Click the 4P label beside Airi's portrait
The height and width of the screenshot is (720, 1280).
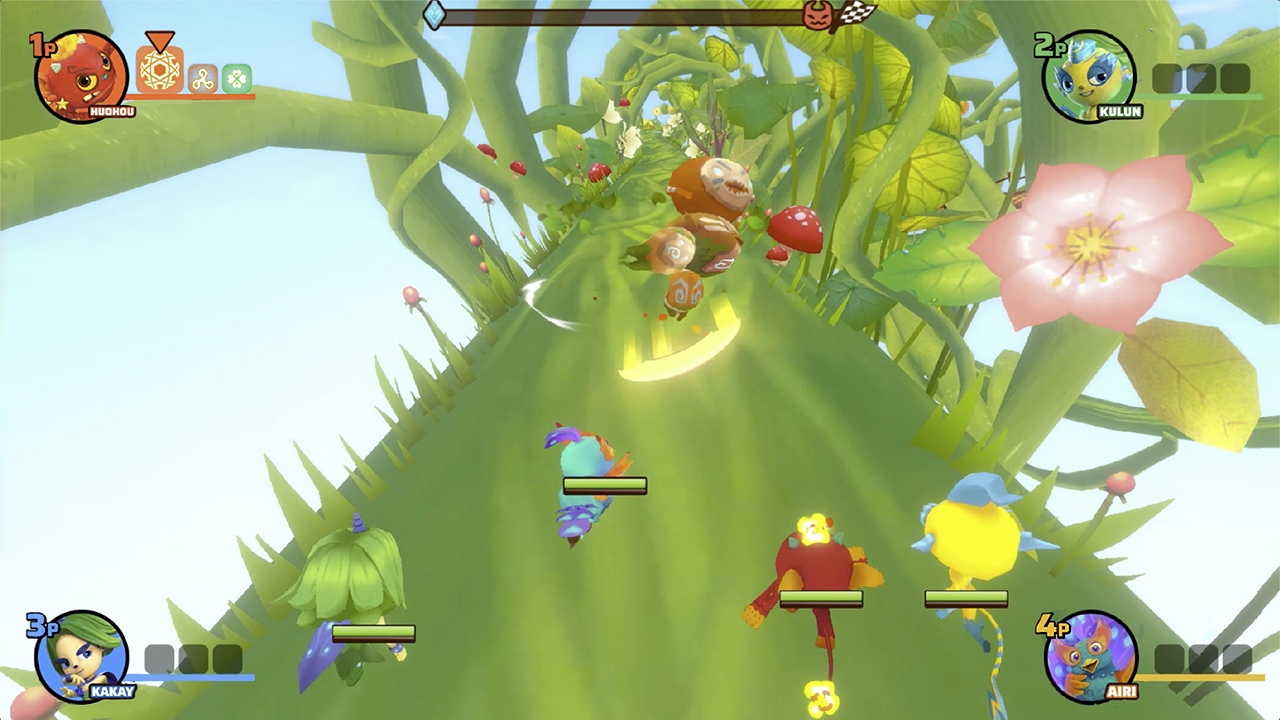(x=1053, y=627)
